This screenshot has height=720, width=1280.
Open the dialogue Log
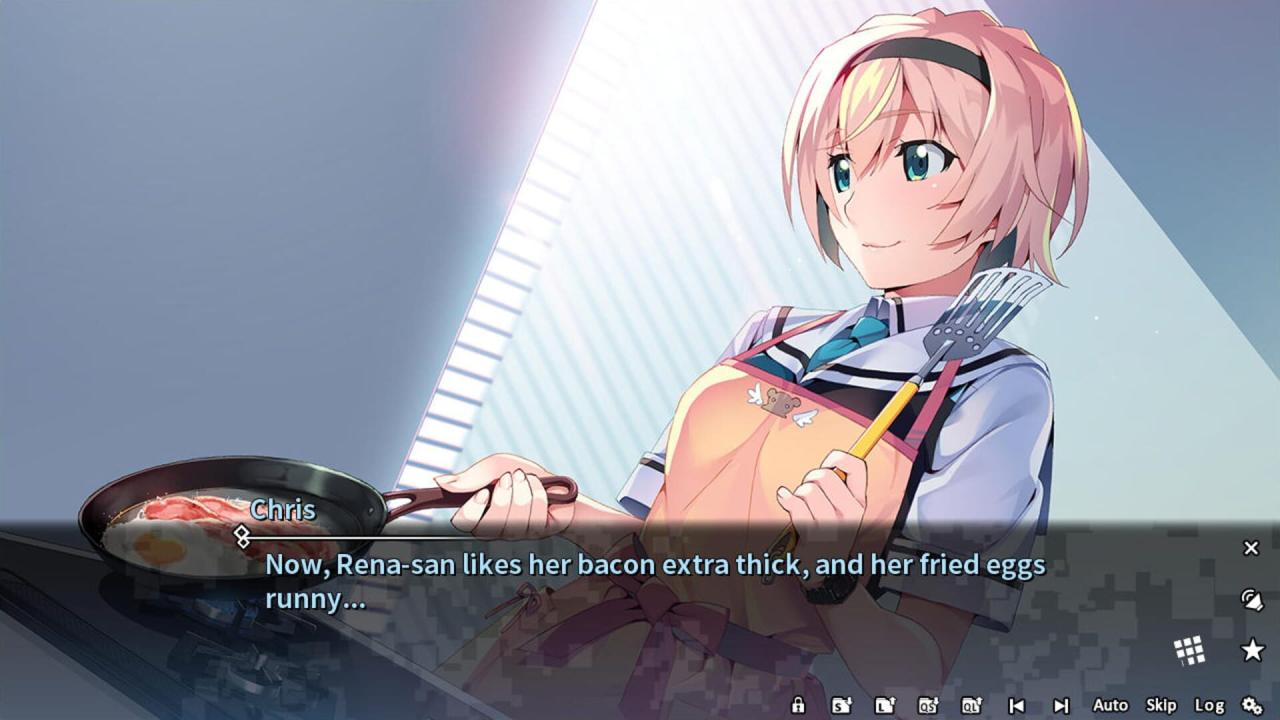pyautogui.click(x=1209, y=705)
